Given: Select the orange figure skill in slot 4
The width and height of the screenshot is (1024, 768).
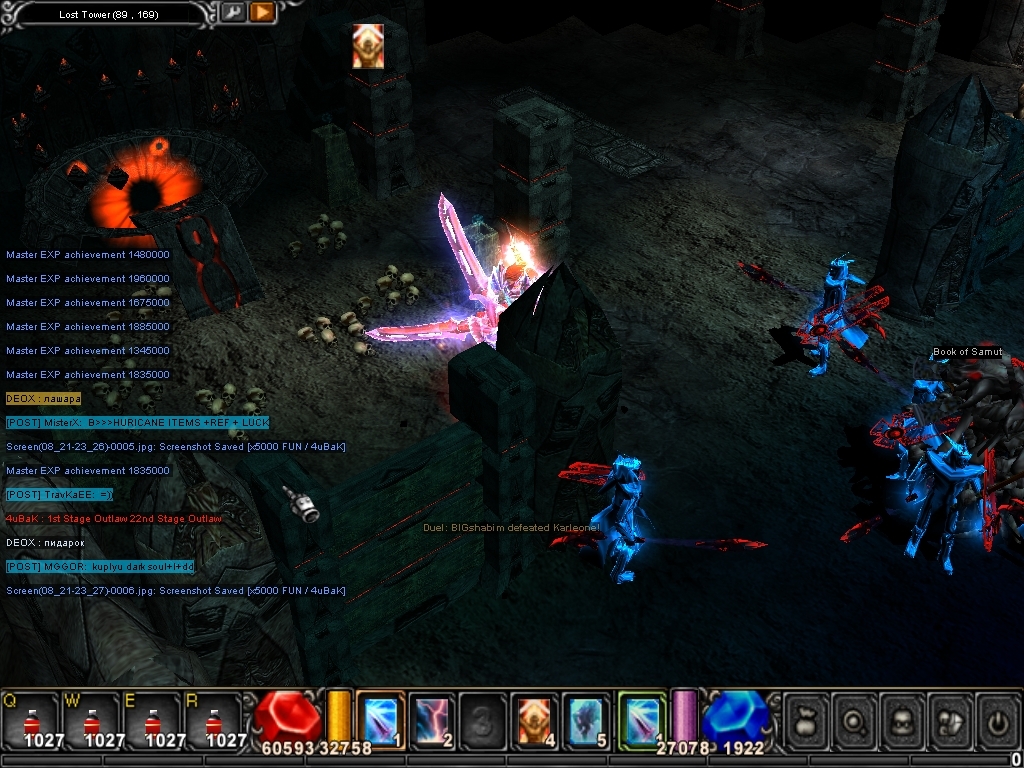Looking at the screenshot, I should (535, 720).
